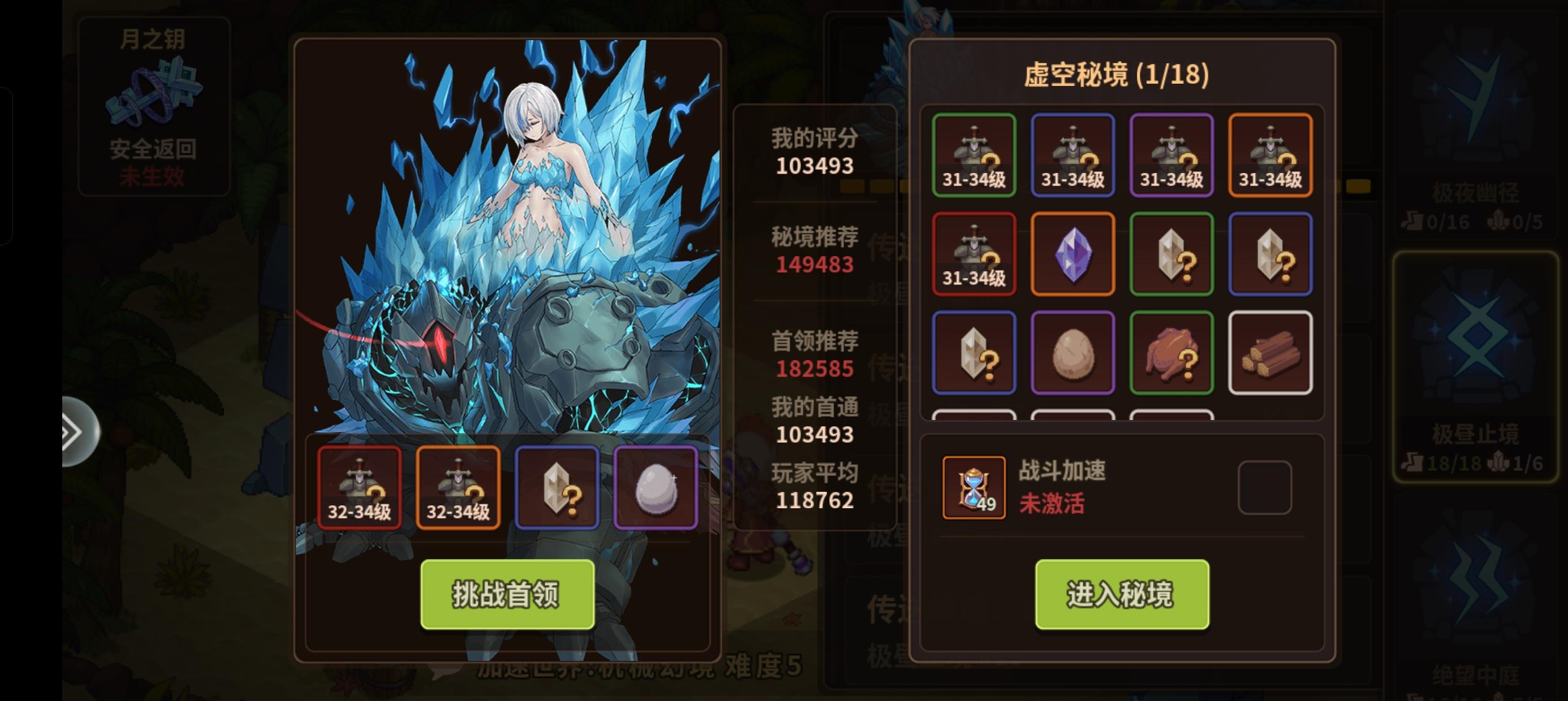Open the 月之钥 safe return item icon
Viewport: 1568px width, 701px height.
tap(155, 91)
